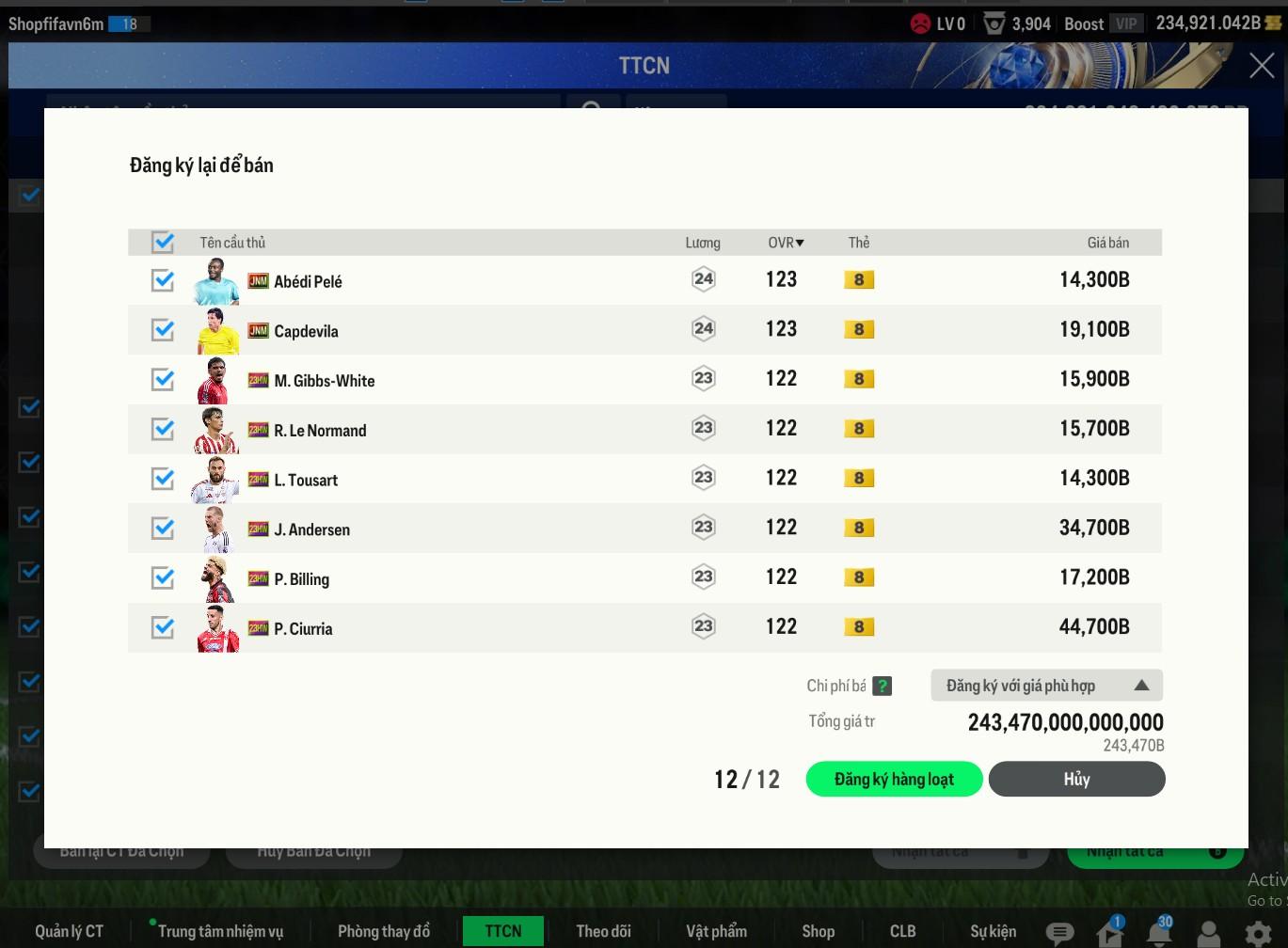This screenshot has height=948, width=1288.
Task: Toggle the J. Andersen checkbox
Action: 163,529
